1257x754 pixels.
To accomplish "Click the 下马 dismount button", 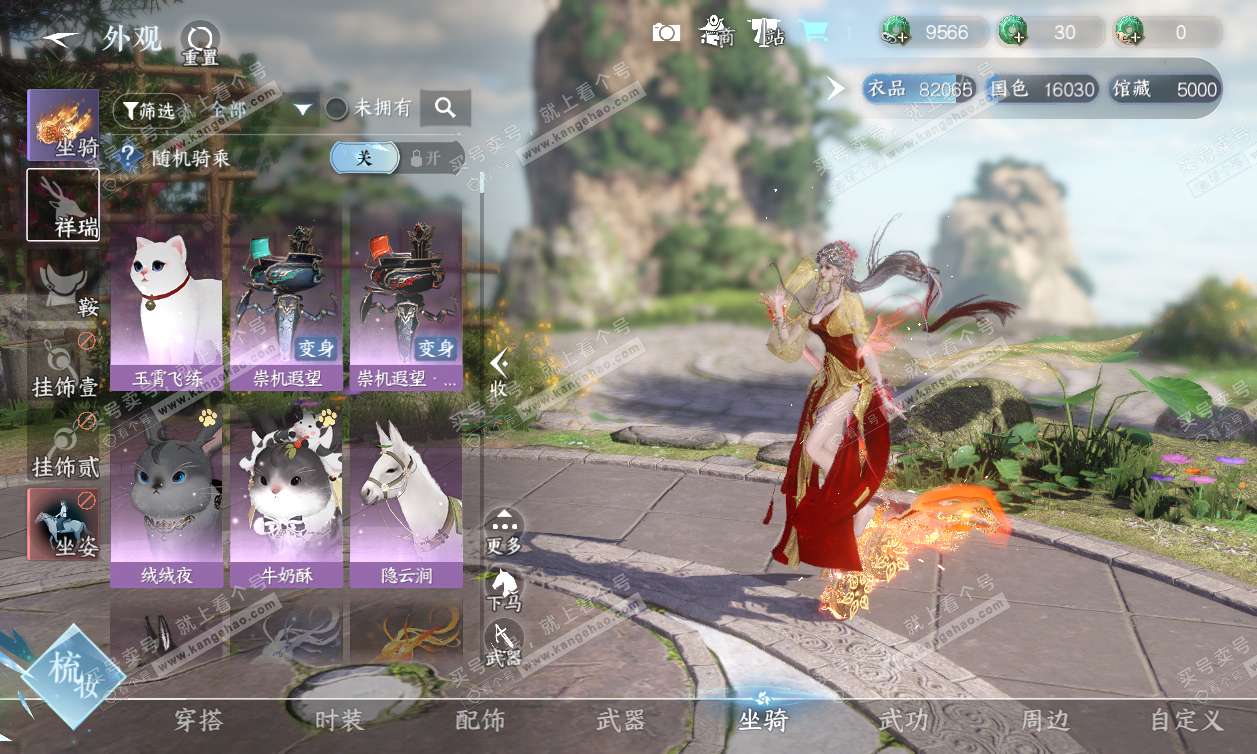I will coord(504,588).
